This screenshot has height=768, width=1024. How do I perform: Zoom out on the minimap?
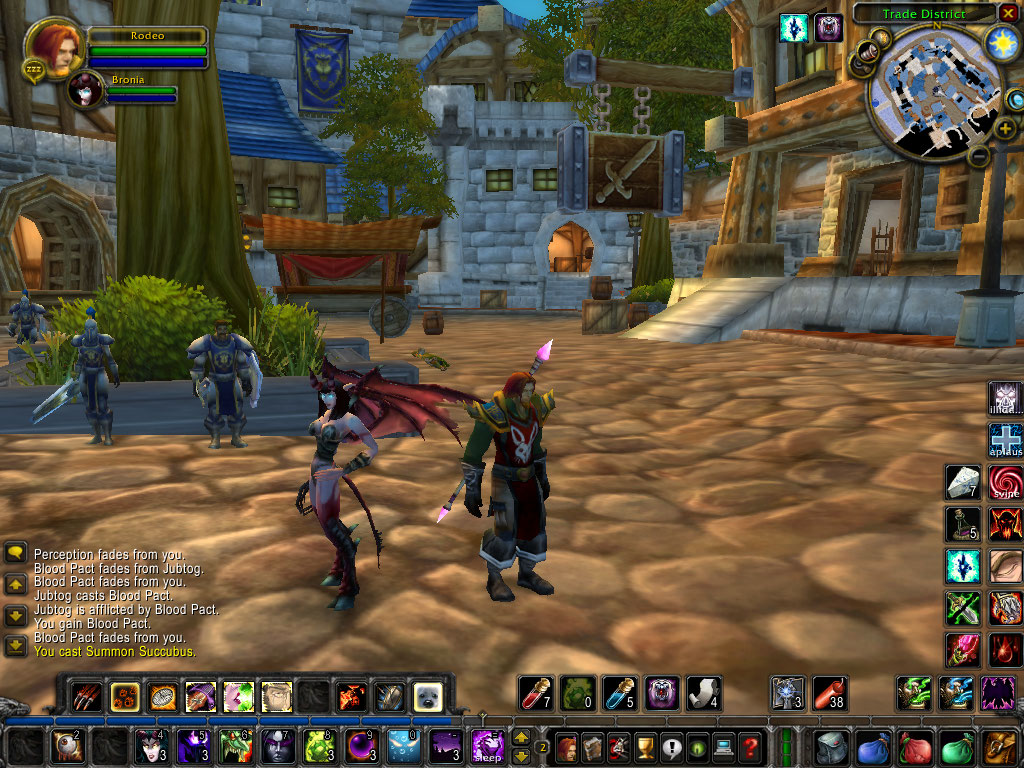[980, 156]
